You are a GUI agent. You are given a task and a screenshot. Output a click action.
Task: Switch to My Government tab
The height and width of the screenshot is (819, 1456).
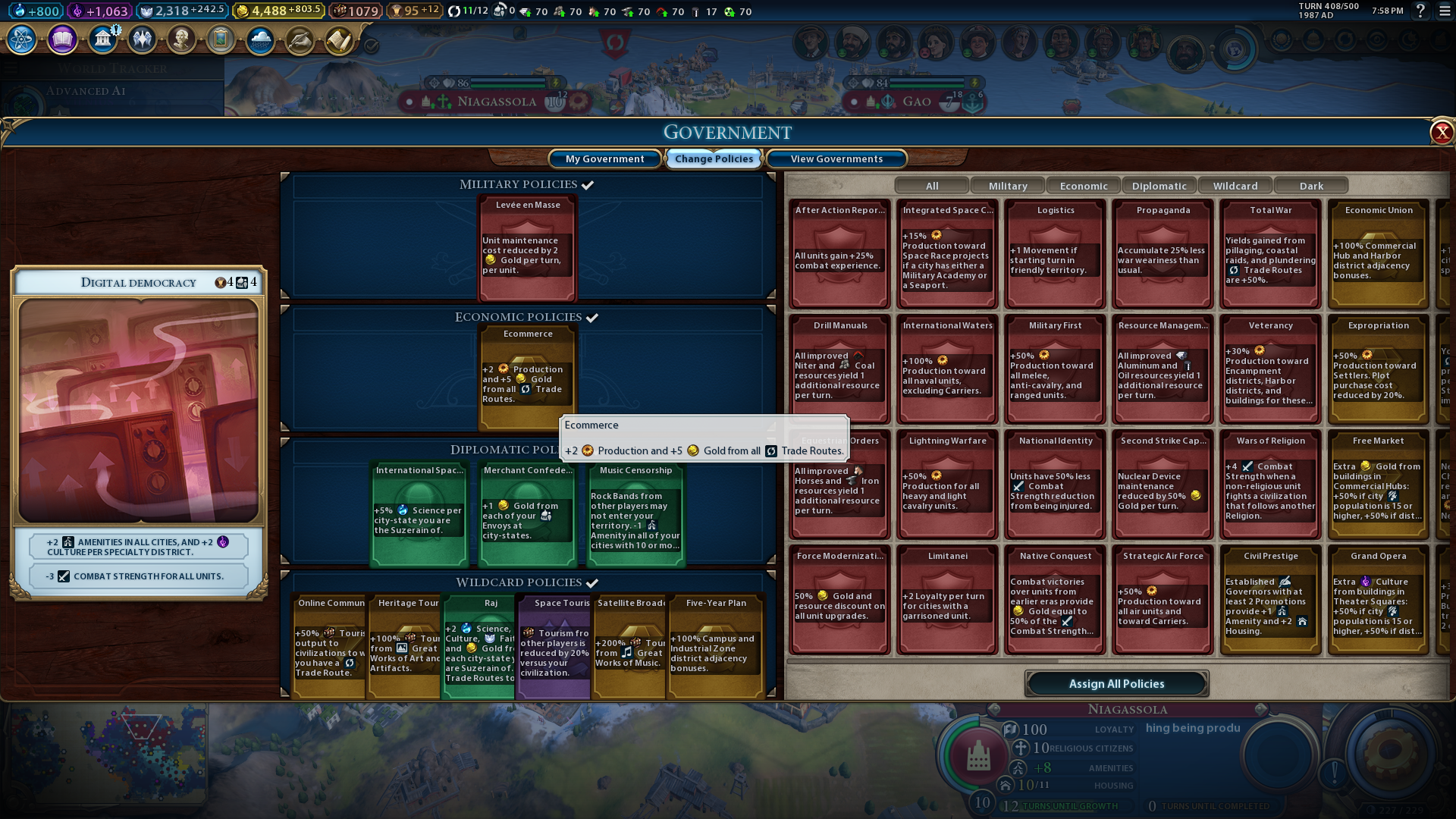point(604,158)
